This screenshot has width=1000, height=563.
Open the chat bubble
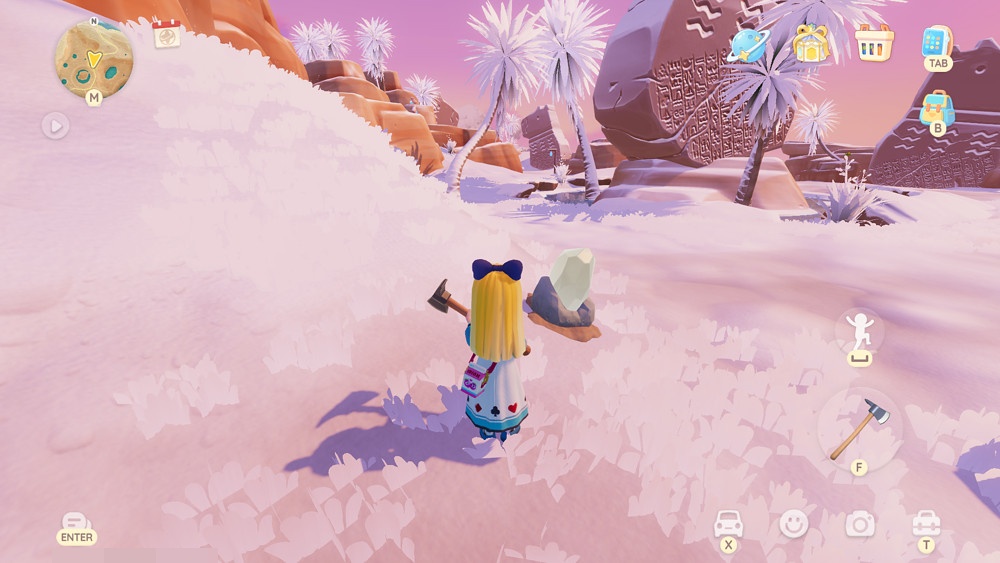76,523
